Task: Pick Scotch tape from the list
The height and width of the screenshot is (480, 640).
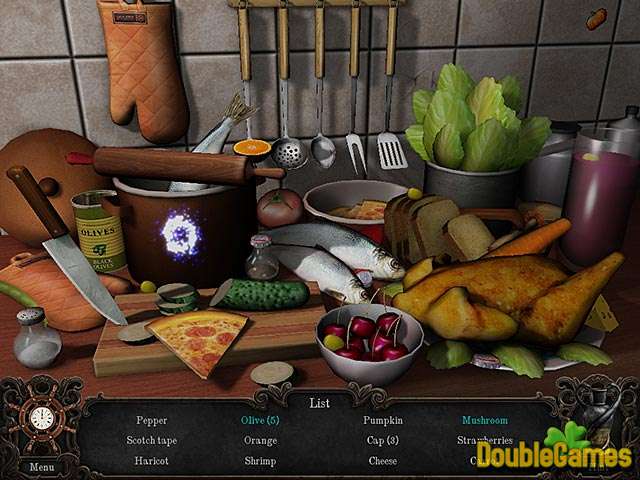Action: (x=152, y=440)
